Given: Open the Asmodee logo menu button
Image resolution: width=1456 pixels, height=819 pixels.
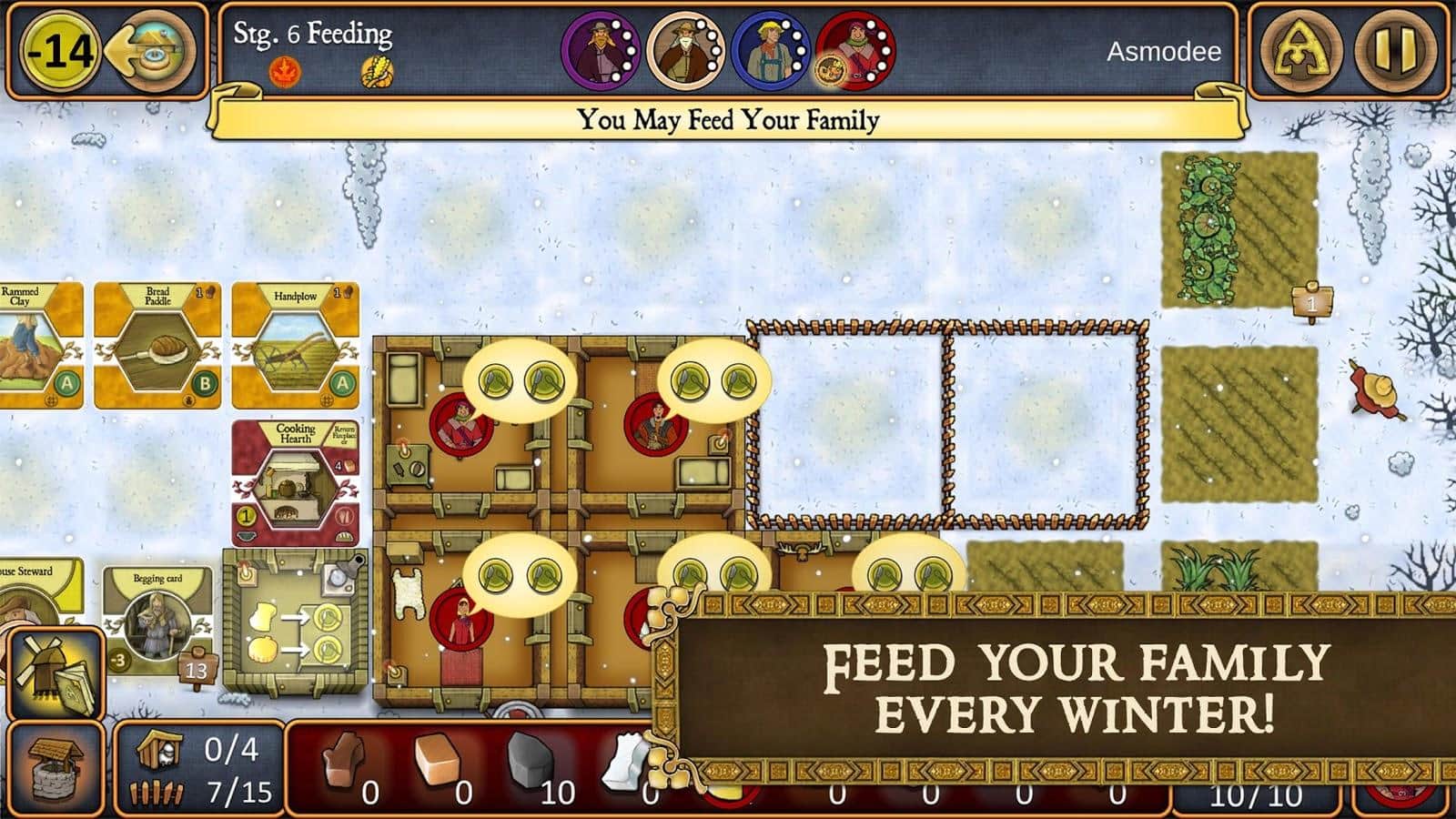Looking at the screenshot, I should coord(1300,50).
